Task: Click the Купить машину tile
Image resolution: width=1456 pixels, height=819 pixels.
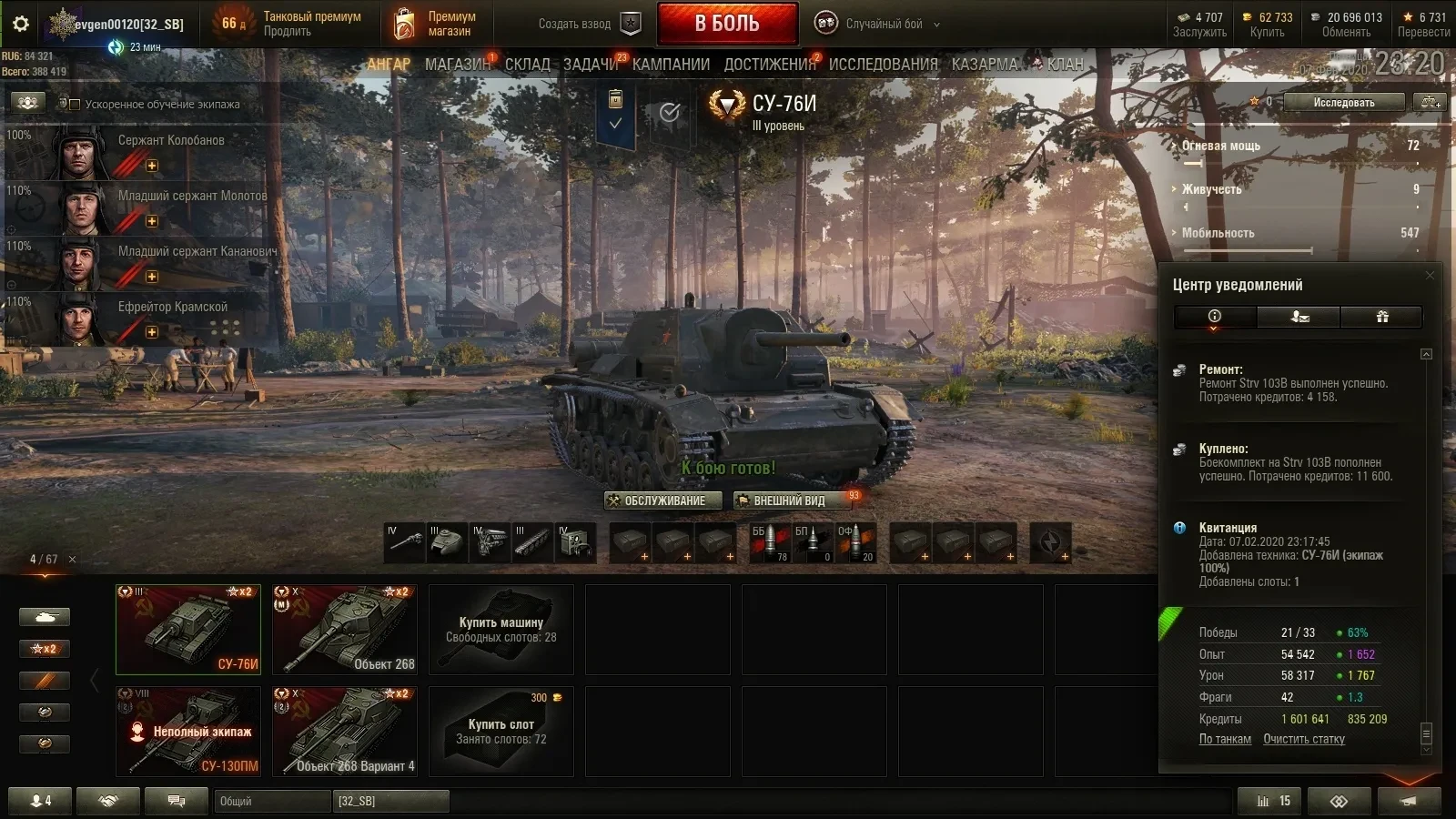Action: [501, 630]
